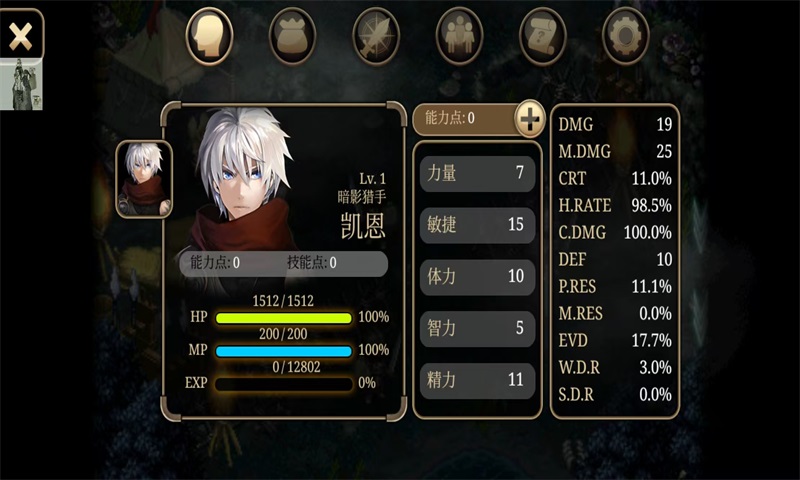Show the party members tab
This screenshot has width=800, height=480.
click(x=459, y=36)
